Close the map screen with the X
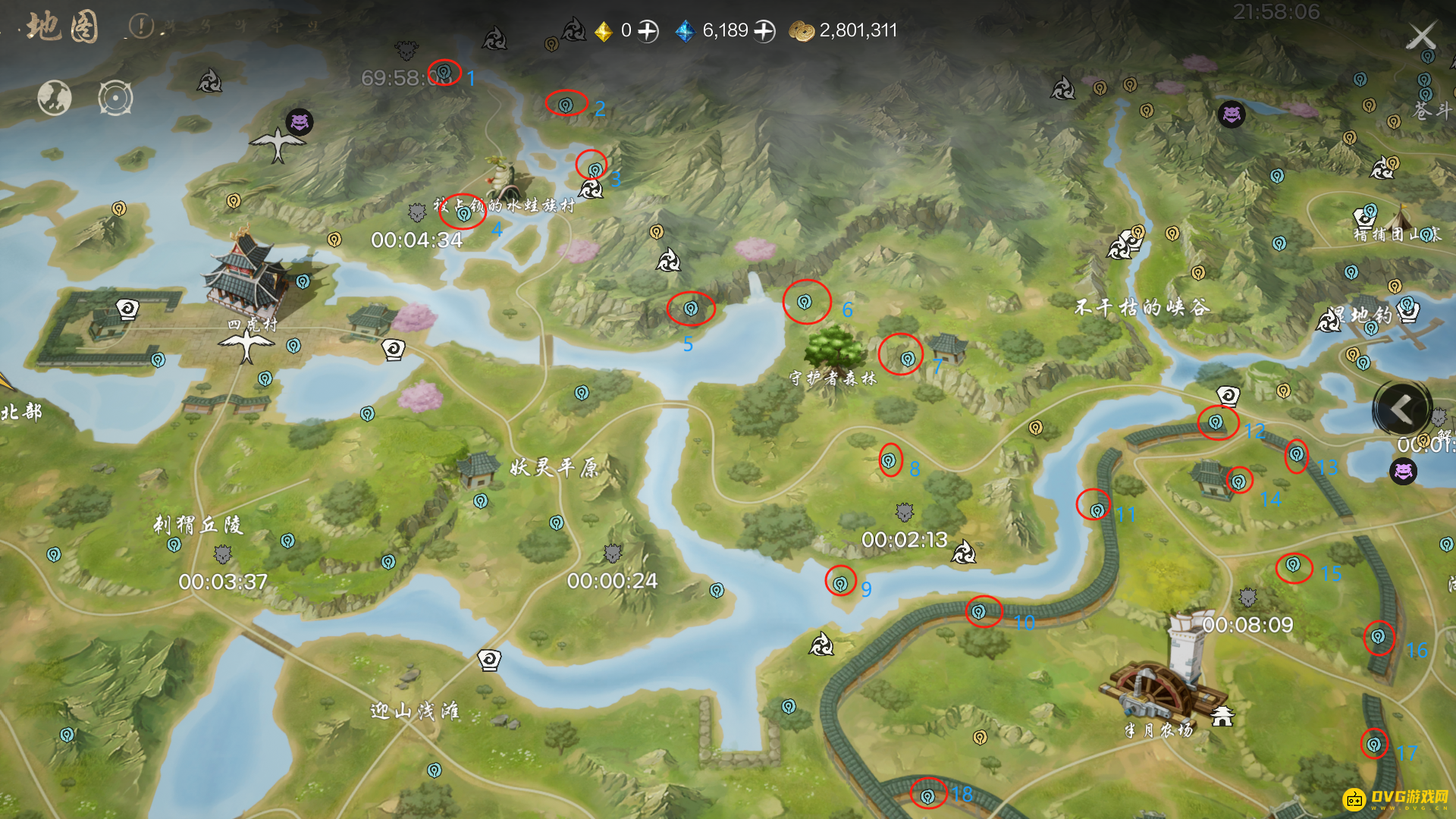The height and width of the screenshot is (819, 1456). [1421, 36]
